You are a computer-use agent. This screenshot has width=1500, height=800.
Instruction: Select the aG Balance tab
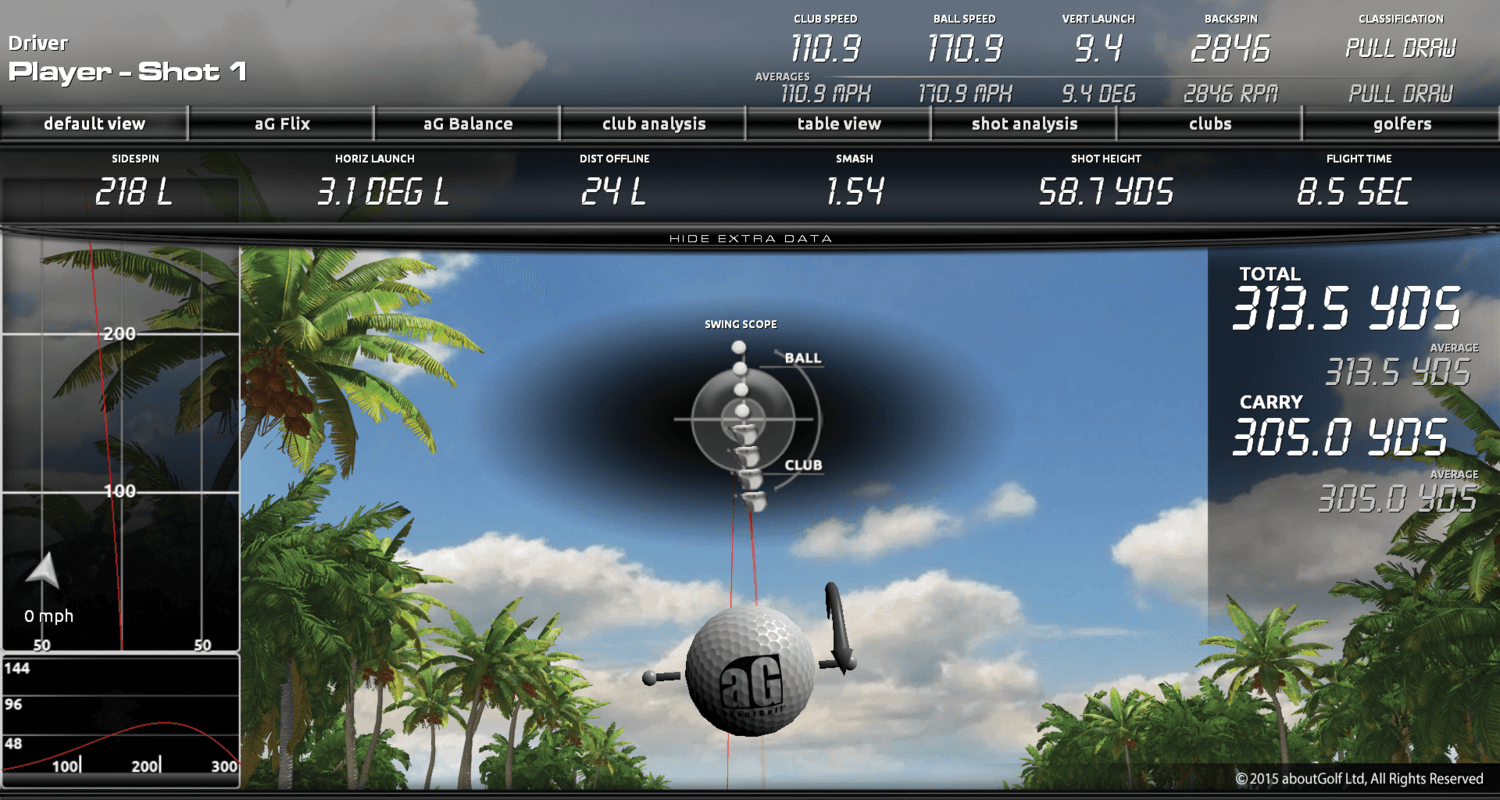pyautogui.click(x=468, y=124)
